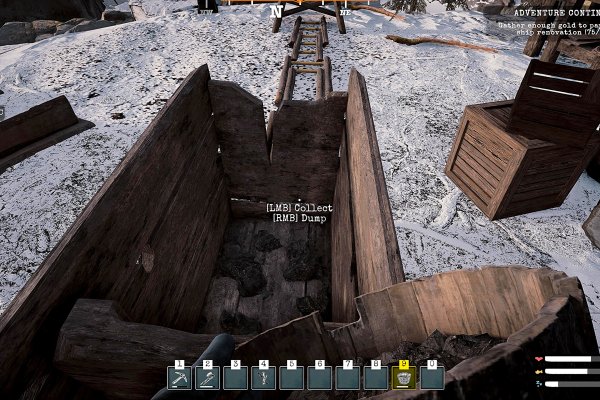Click the compass strip's N marker
600x400 pixels.
275,12
